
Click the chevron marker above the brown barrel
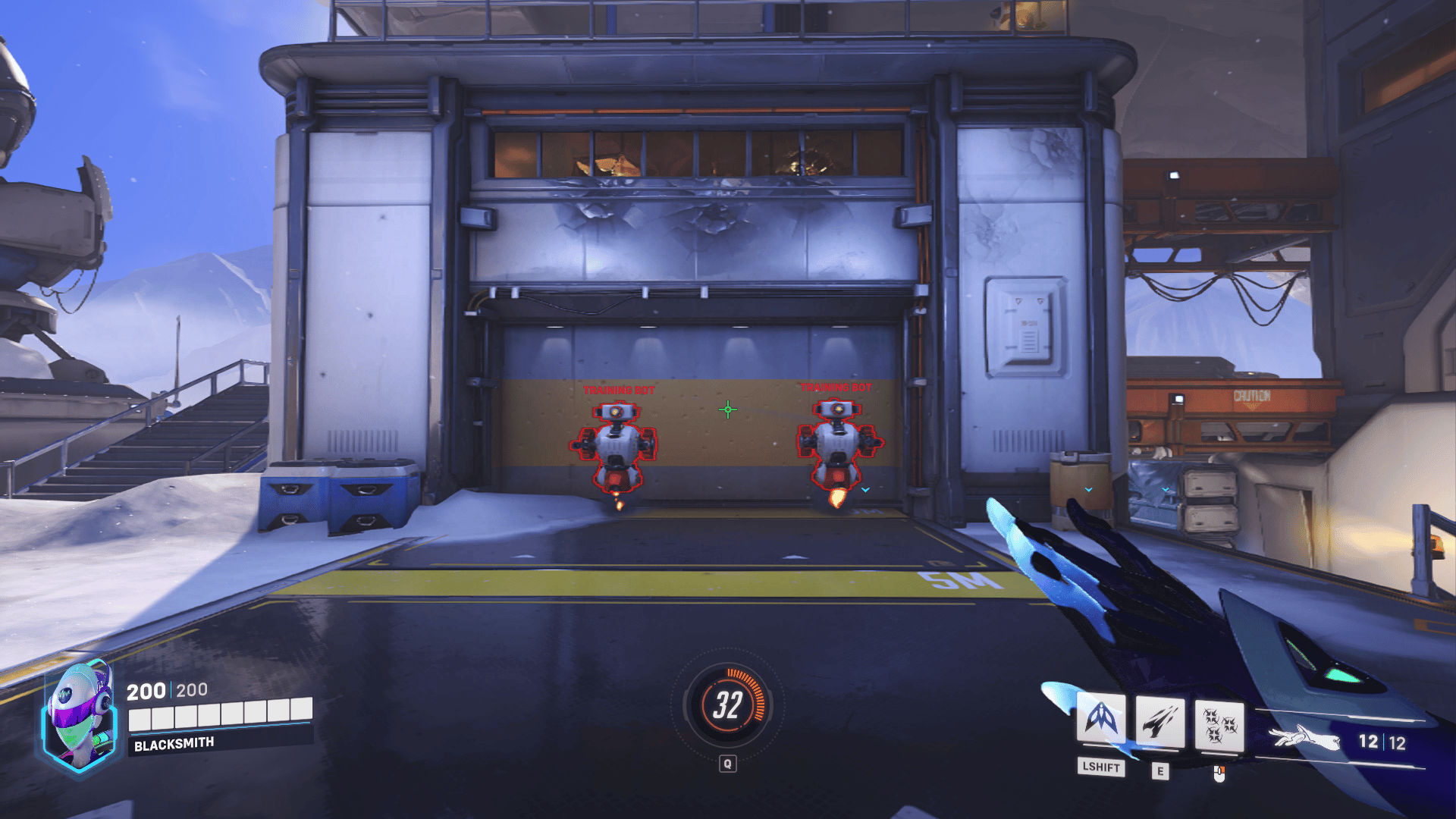(1088, 490)
